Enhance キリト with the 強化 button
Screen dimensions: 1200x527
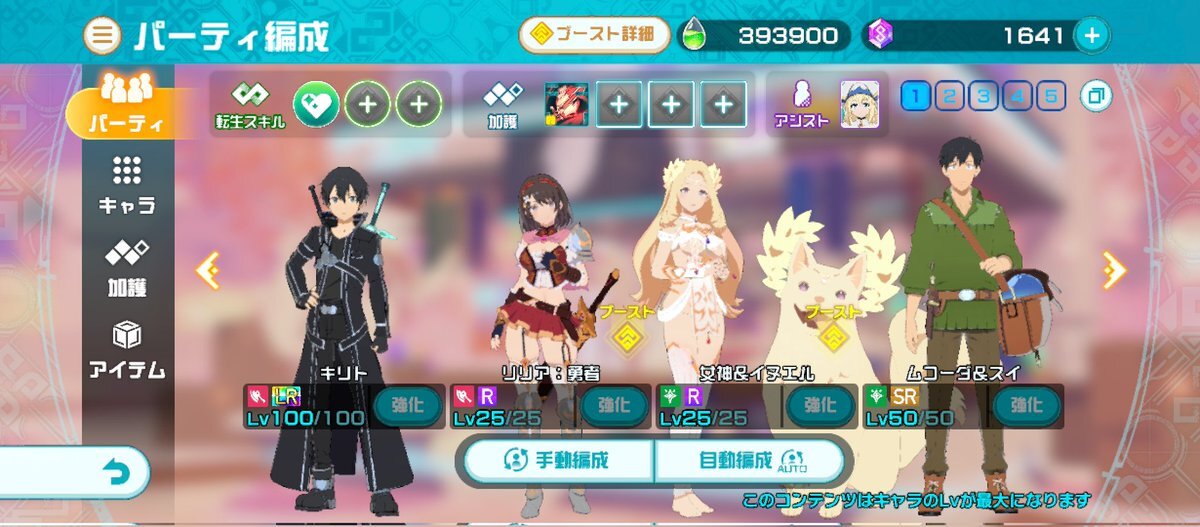[x=407, y=406]
